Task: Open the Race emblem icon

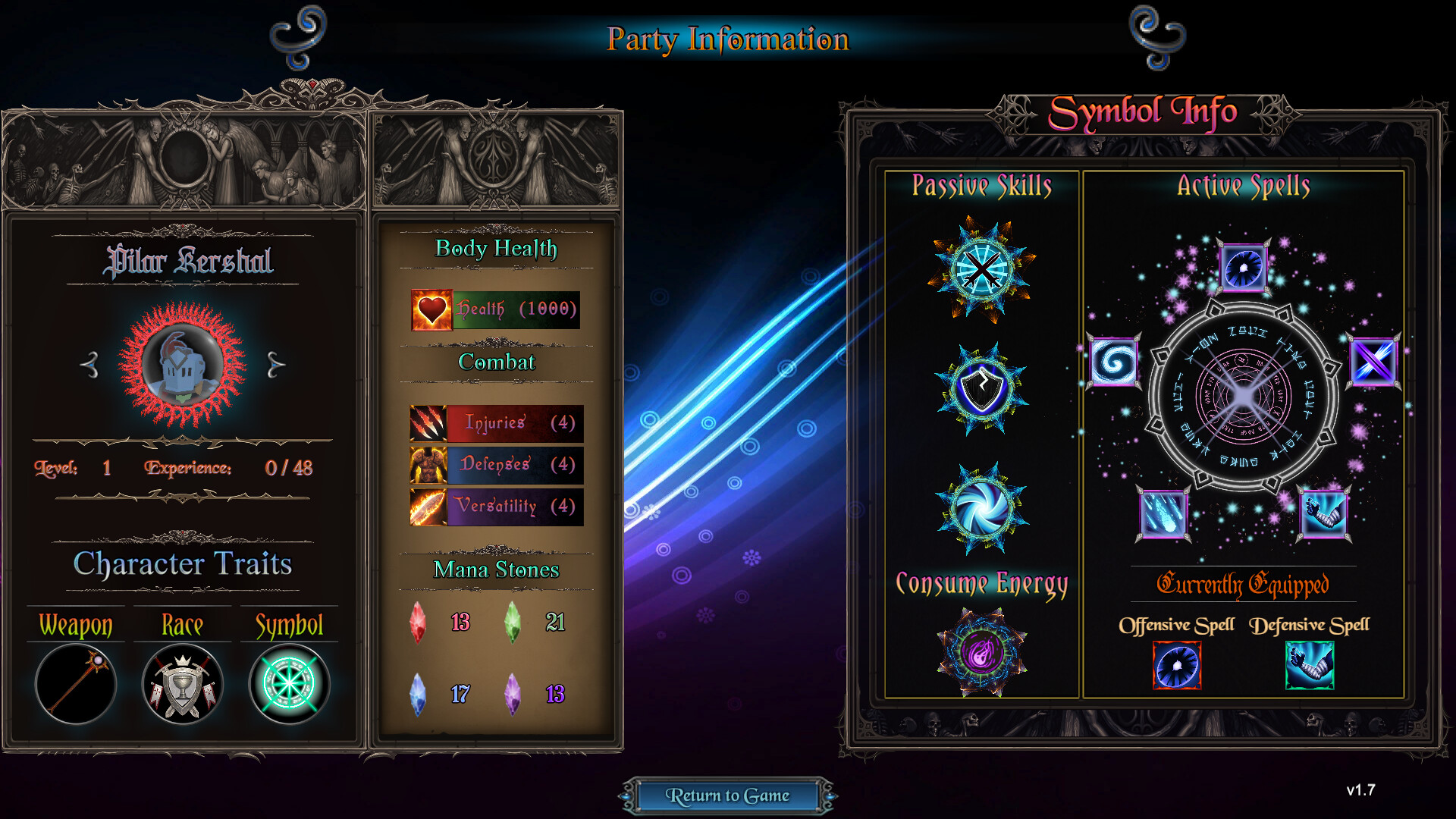Action: click(x=182, y=685)
